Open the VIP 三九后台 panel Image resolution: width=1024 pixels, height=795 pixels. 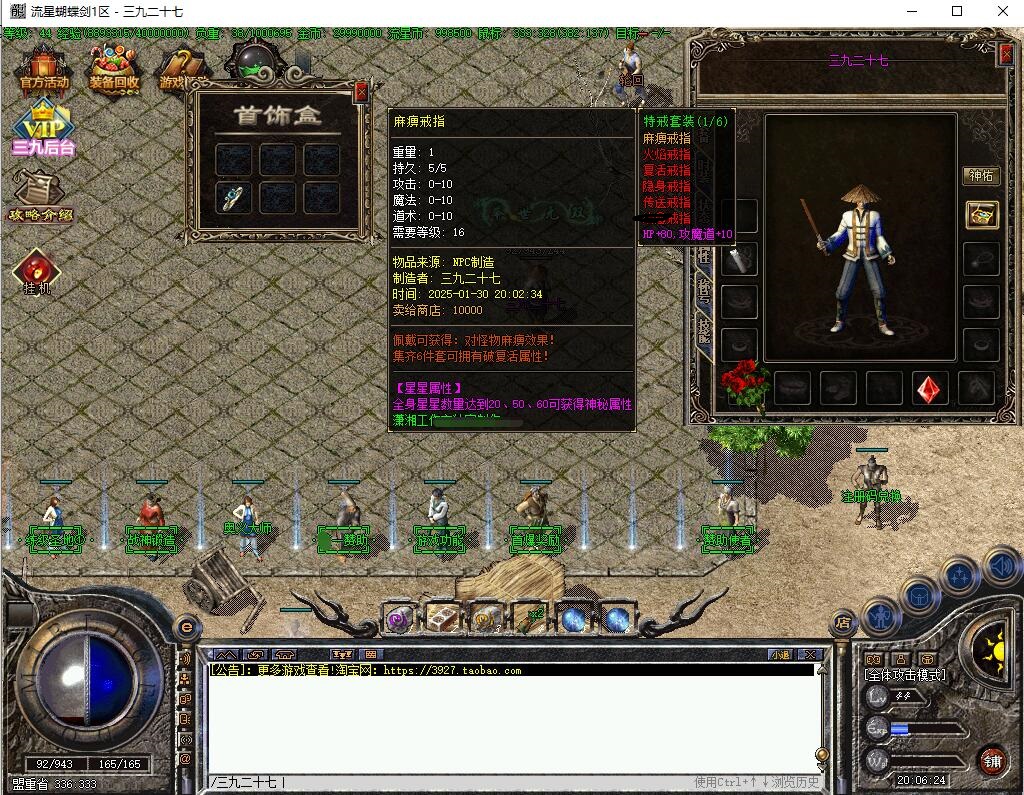pos(43,130)
